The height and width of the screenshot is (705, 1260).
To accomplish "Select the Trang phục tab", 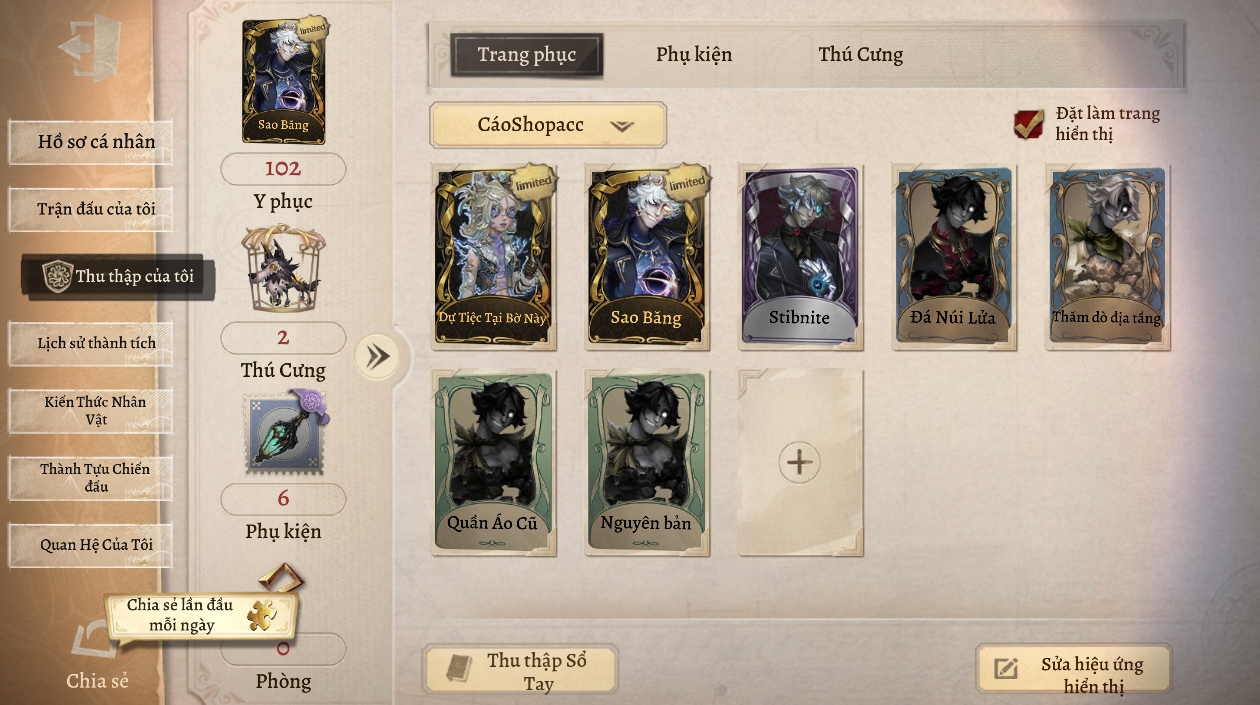I will click(x=526, y=55).
